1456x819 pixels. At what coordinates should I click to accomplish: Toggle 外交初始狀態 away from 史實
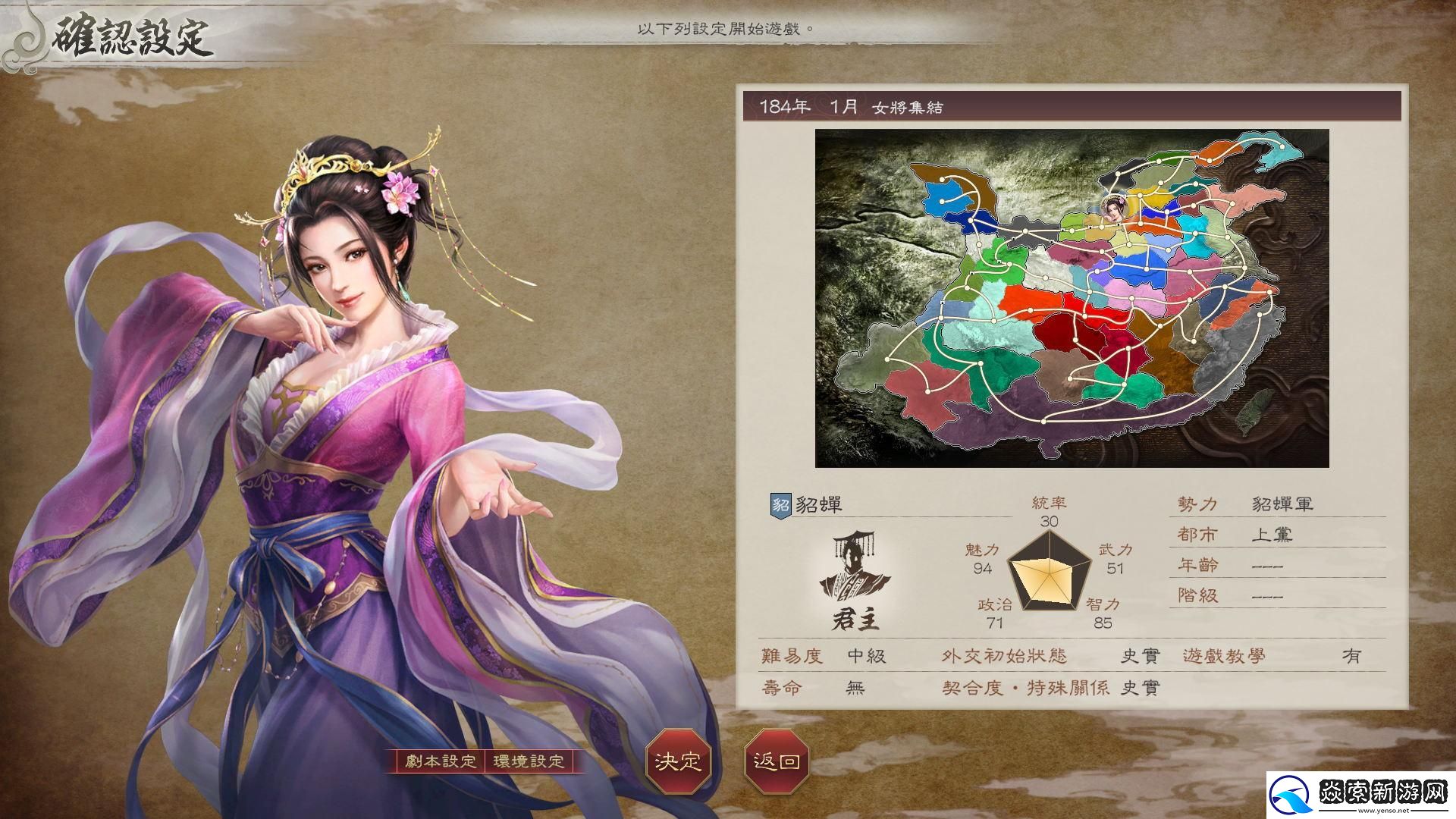click(1139, 657)
